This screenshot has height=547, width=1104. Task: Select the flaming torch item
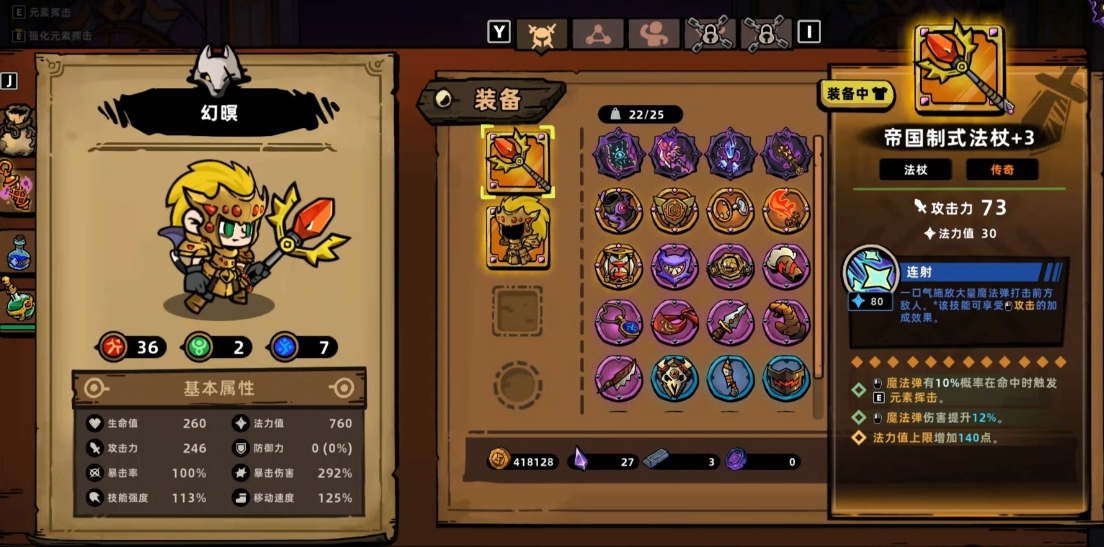tap(787, 211)
